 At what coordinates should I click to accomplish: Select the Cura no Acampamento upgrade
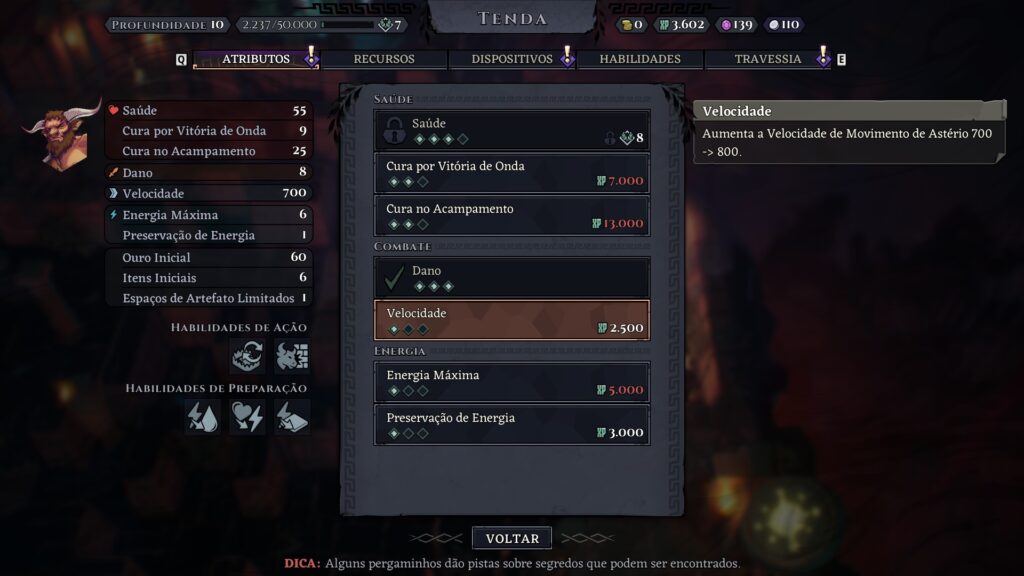click(x=511, y=216)
